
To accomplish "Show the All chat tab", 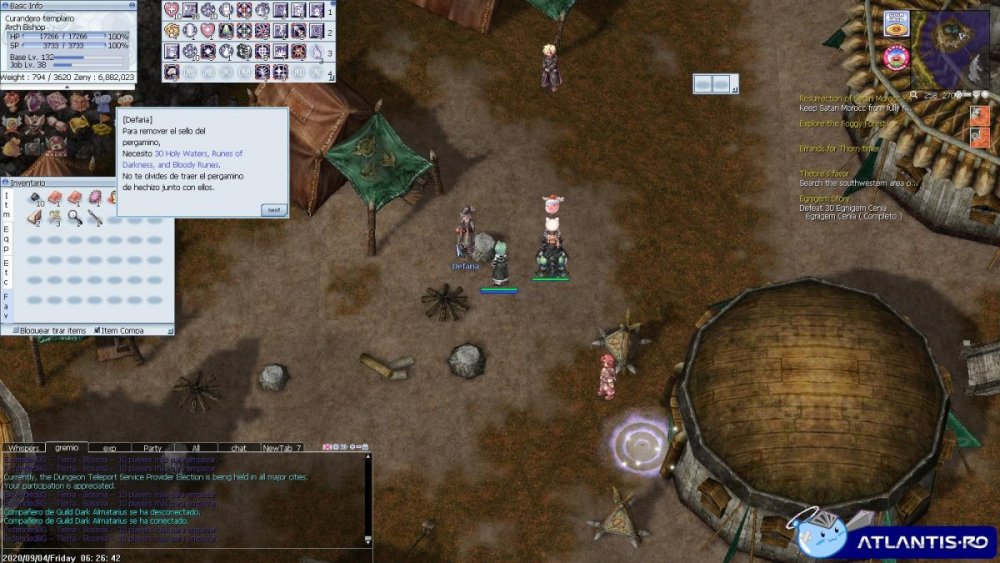I will [196, 447].
